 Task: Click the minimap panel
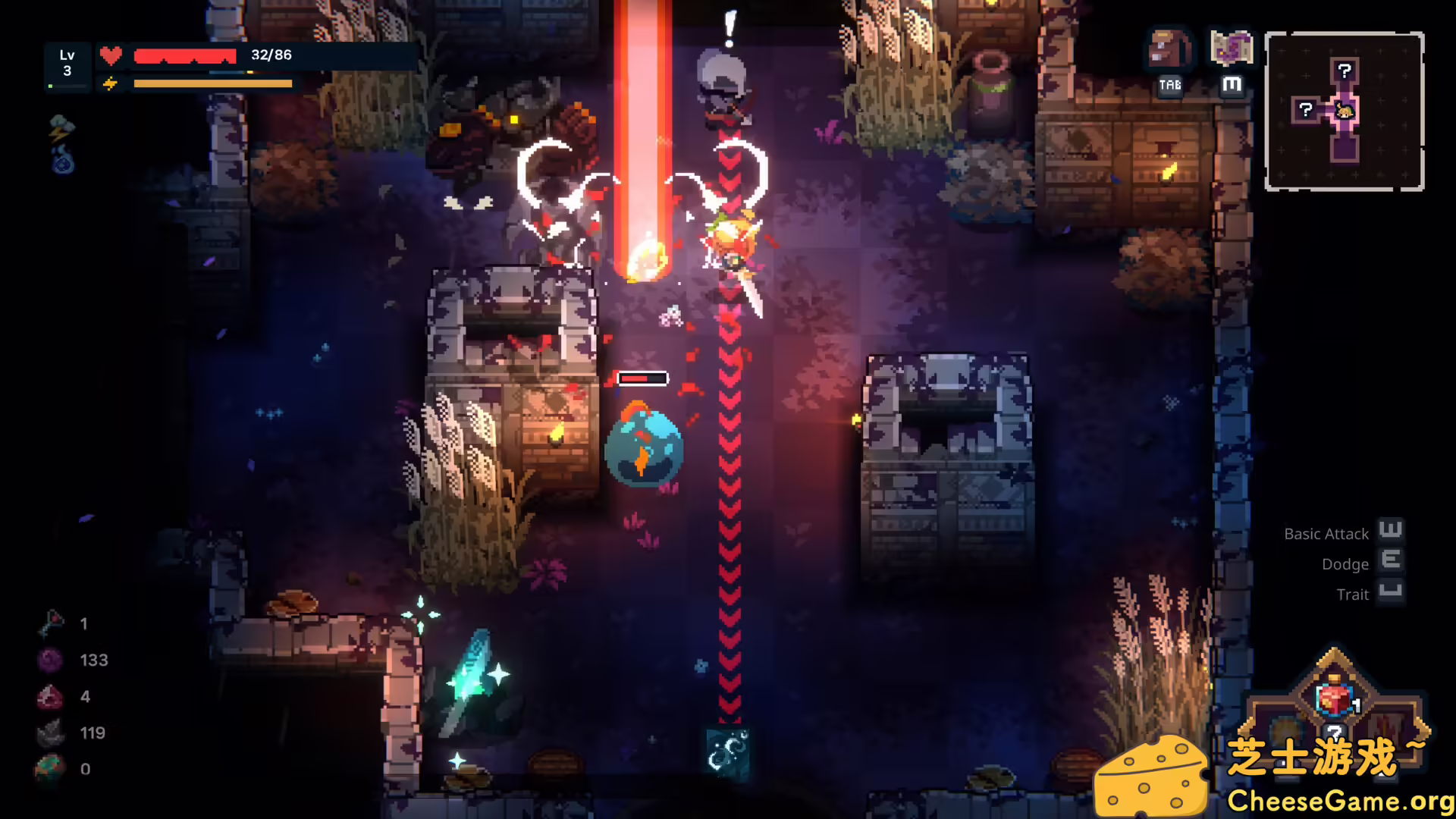(1344, 111)
